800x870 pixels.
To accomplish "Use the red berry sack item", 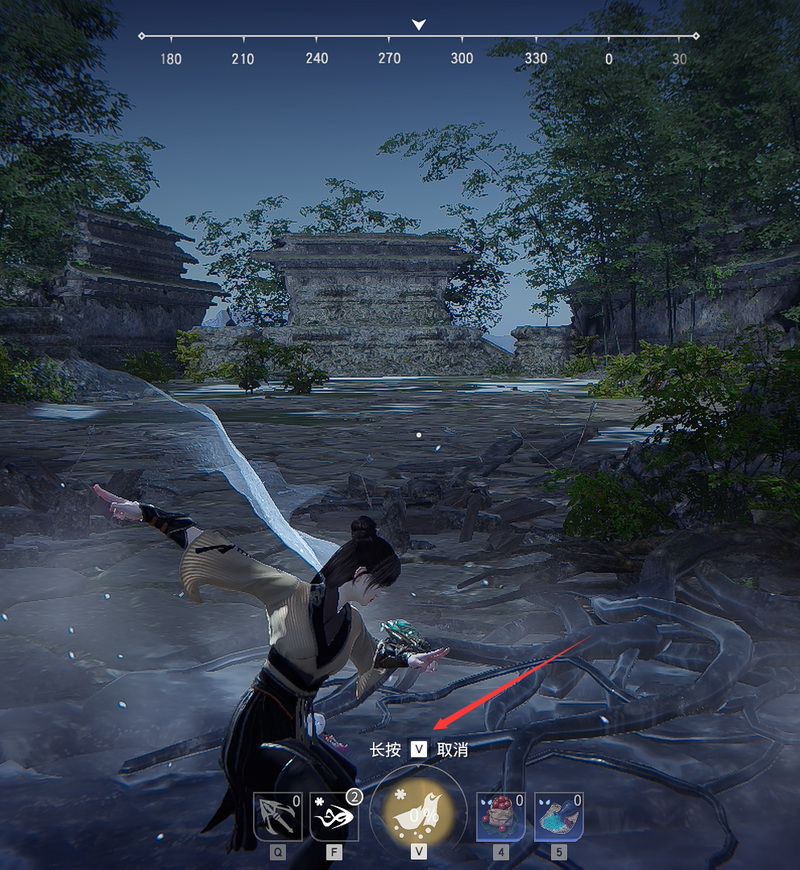I will pos(501,816).
